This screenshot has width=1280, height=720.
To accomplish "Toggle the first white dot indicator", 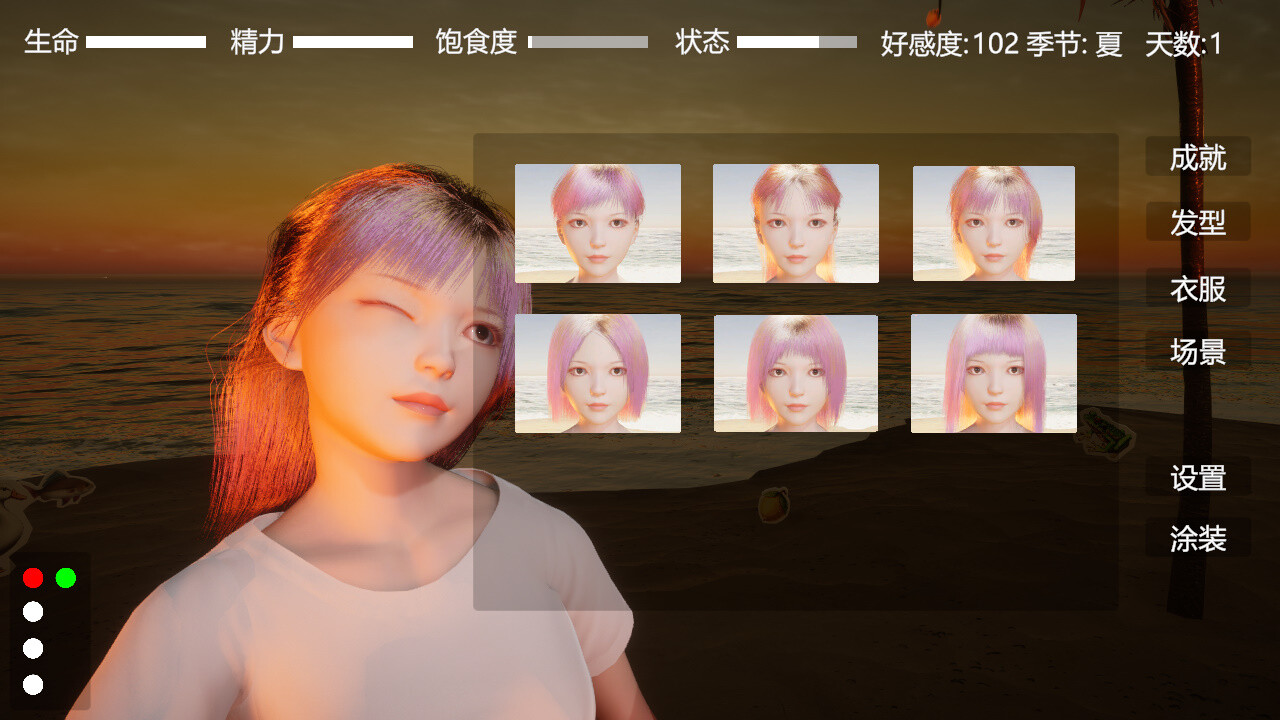I will point(33,613).
